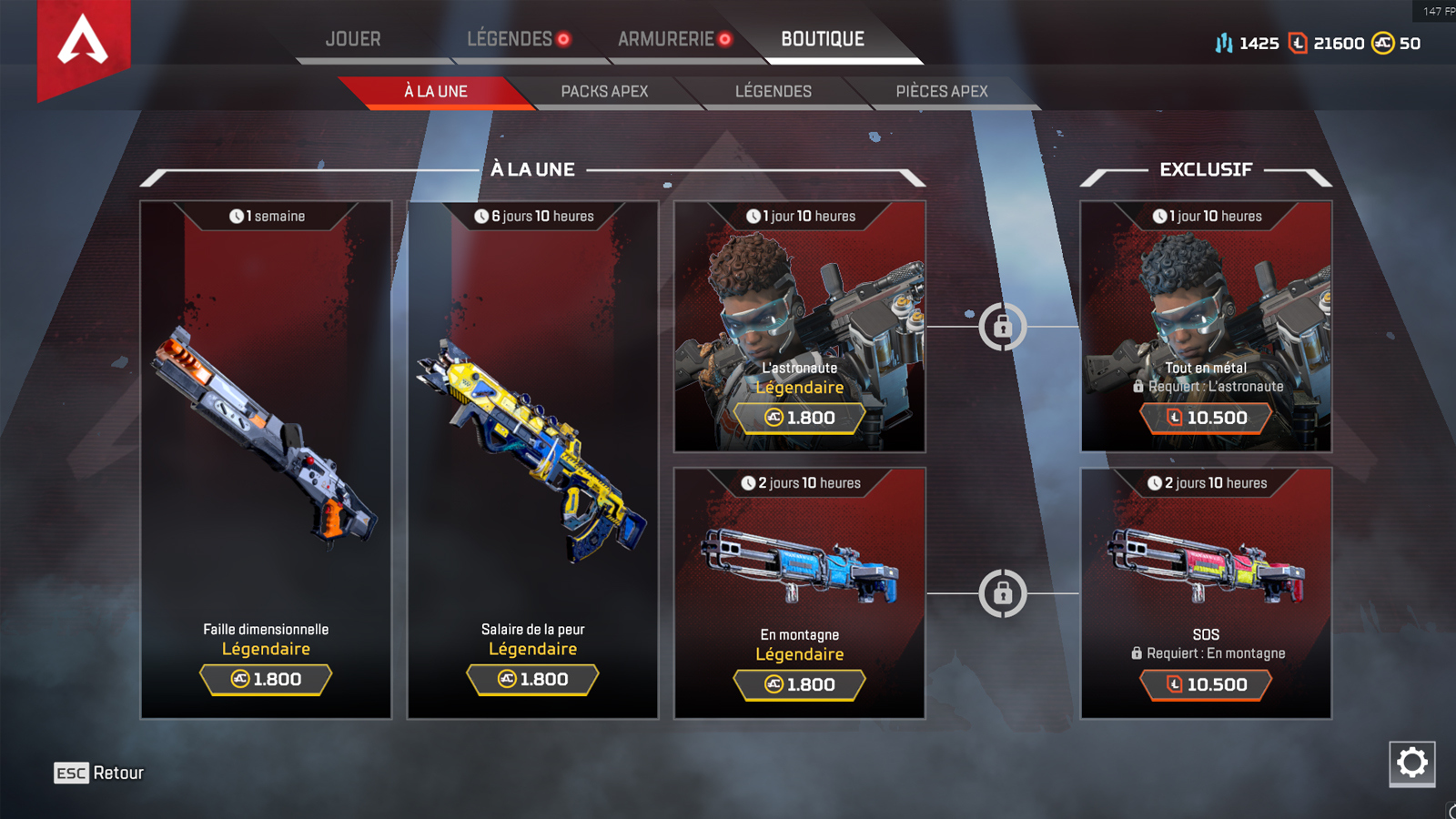The height and width of the screenshot is (819, 1456).
Task: Open the Jouer tab
Action: pos(353,39)
